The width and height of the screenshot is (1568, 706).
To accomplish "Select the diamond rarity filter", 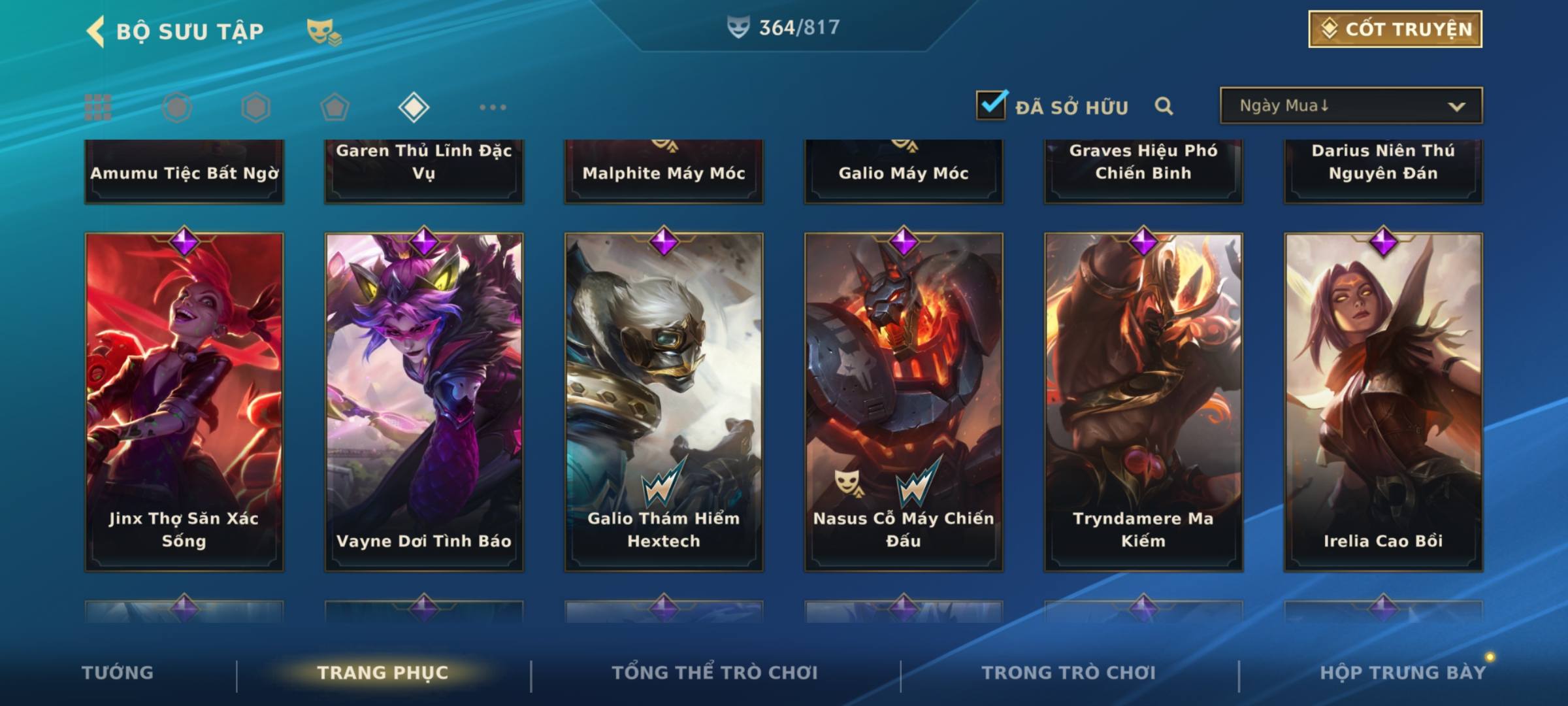I will (x=414, y=107).
